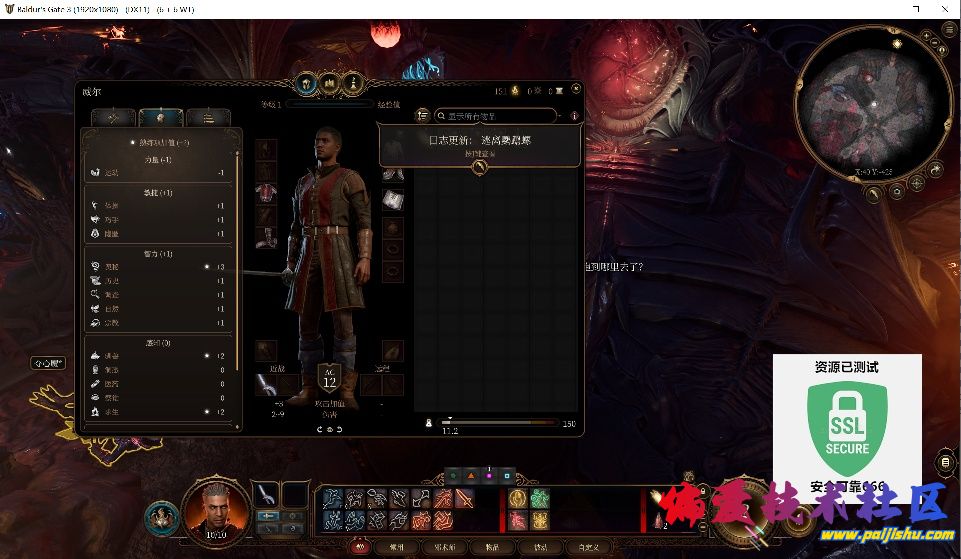This screenshot has height=559, width=961.
Task: Switch to the 物品 hotbar tab
Action: (492, 547)
